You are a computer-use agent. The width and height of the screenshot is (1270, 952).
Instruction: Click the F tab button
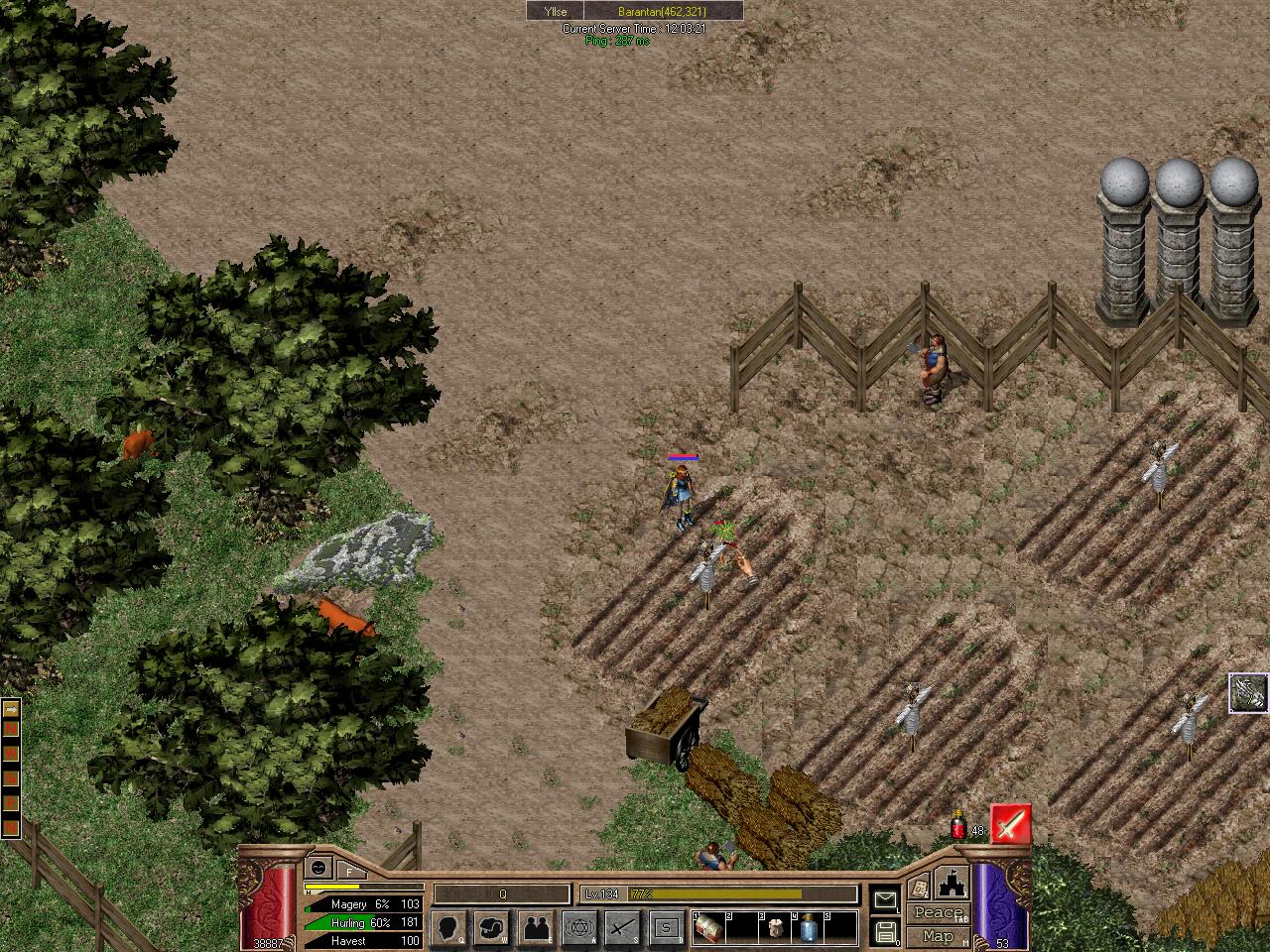(x=349, y=872)
